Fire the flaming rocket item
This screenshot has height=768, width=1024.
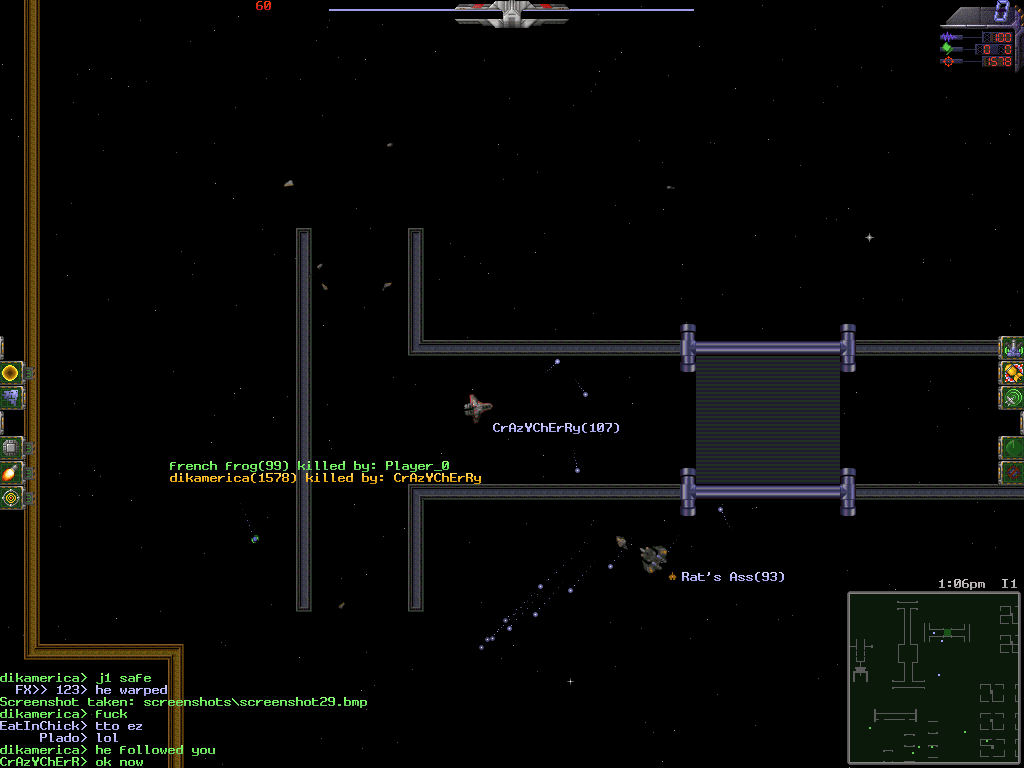tap(10, 472)
